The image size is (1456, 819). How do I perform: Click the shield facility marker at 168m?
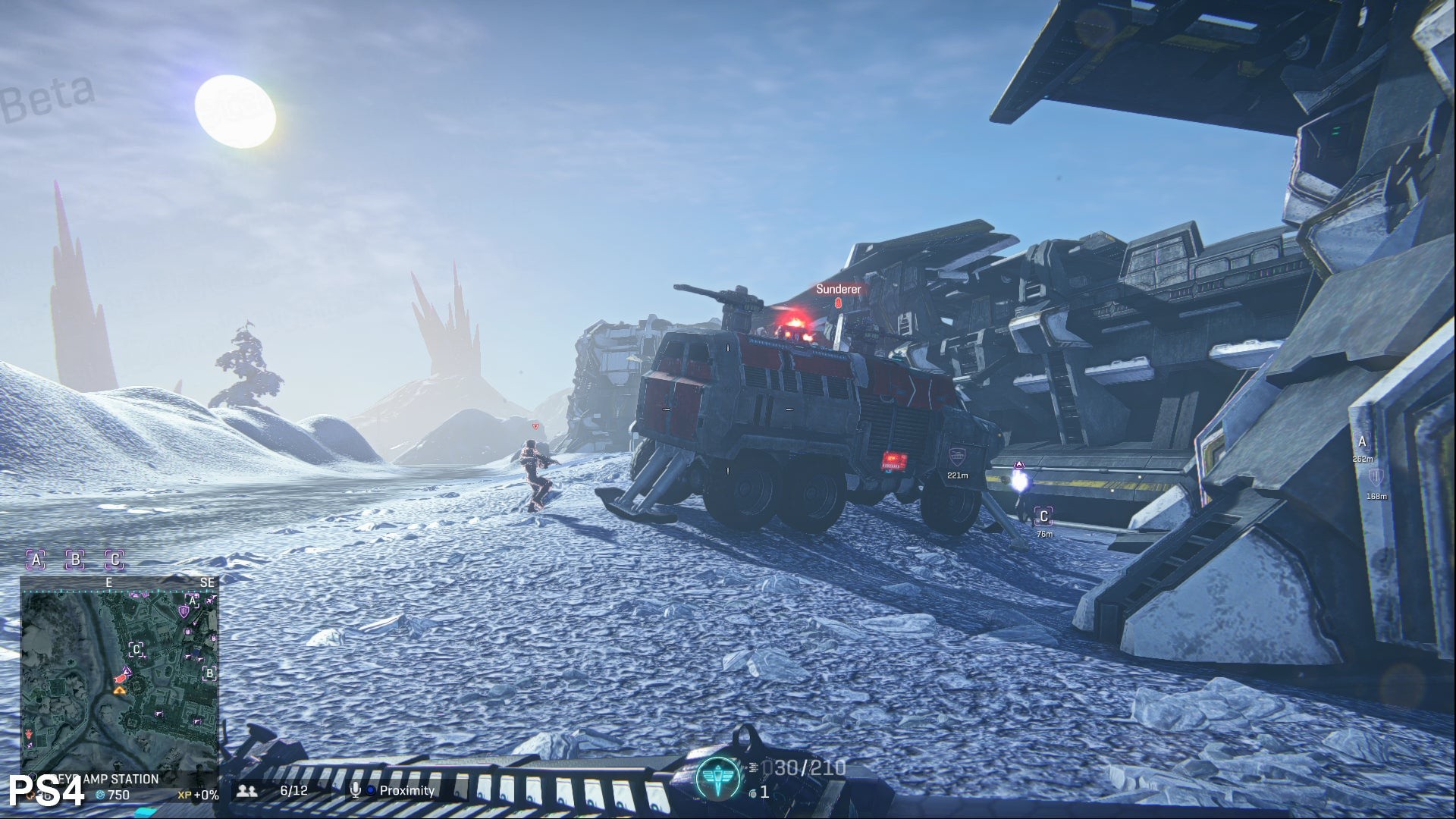1376,478
